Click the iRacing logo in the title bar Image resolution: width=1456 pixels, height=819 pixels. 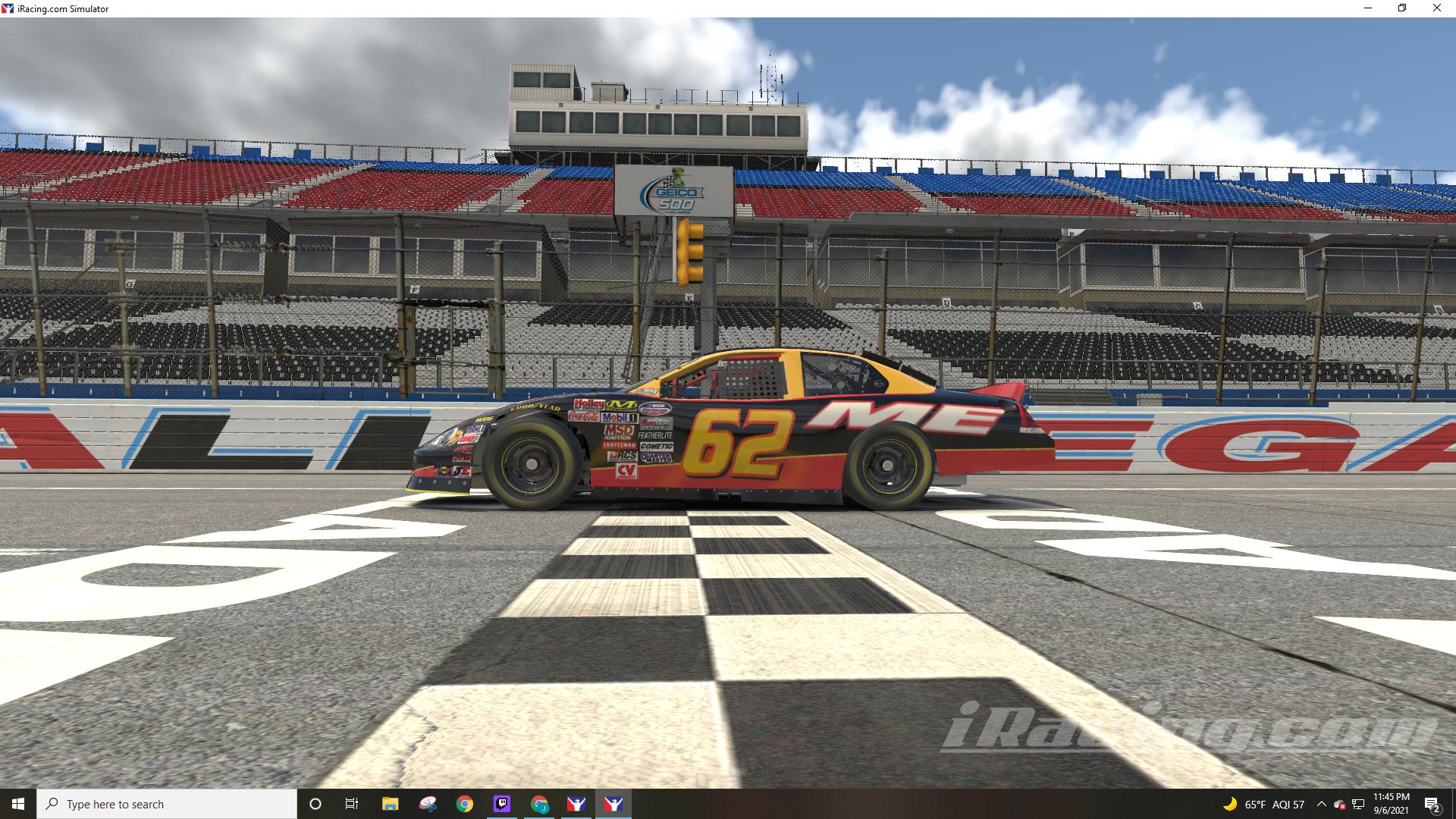(7, 8)
